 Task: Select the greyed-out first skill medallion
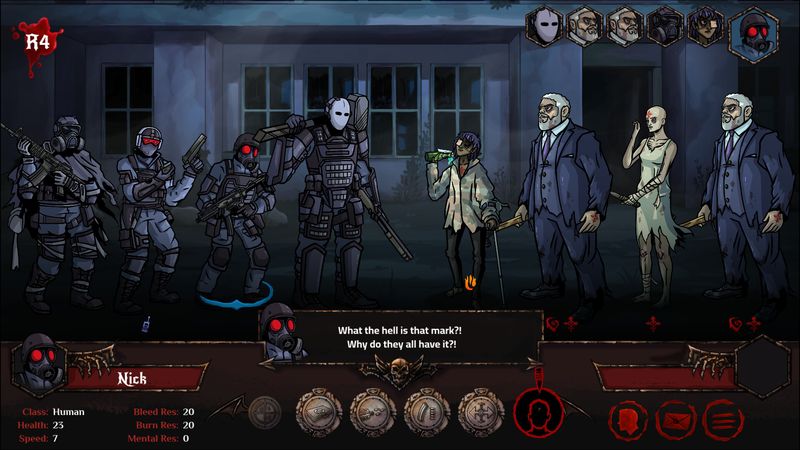point(264,411)
